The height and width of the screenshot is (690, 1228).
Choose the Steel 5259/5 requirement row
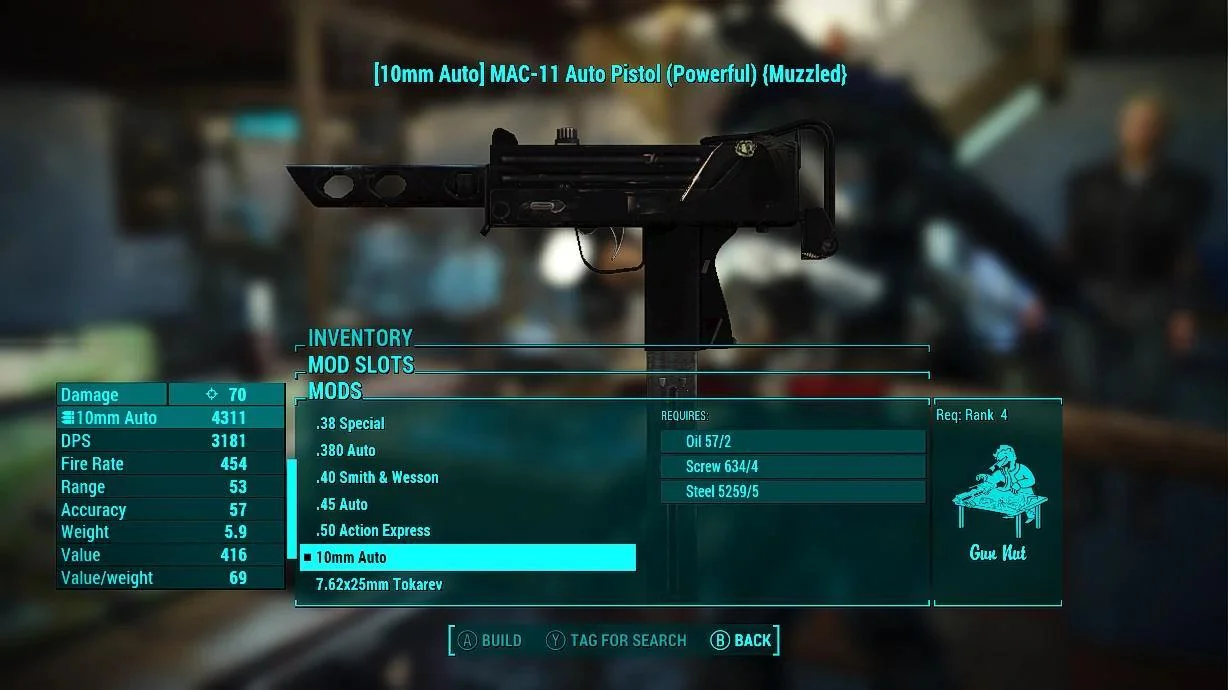(x=792, y=492)
